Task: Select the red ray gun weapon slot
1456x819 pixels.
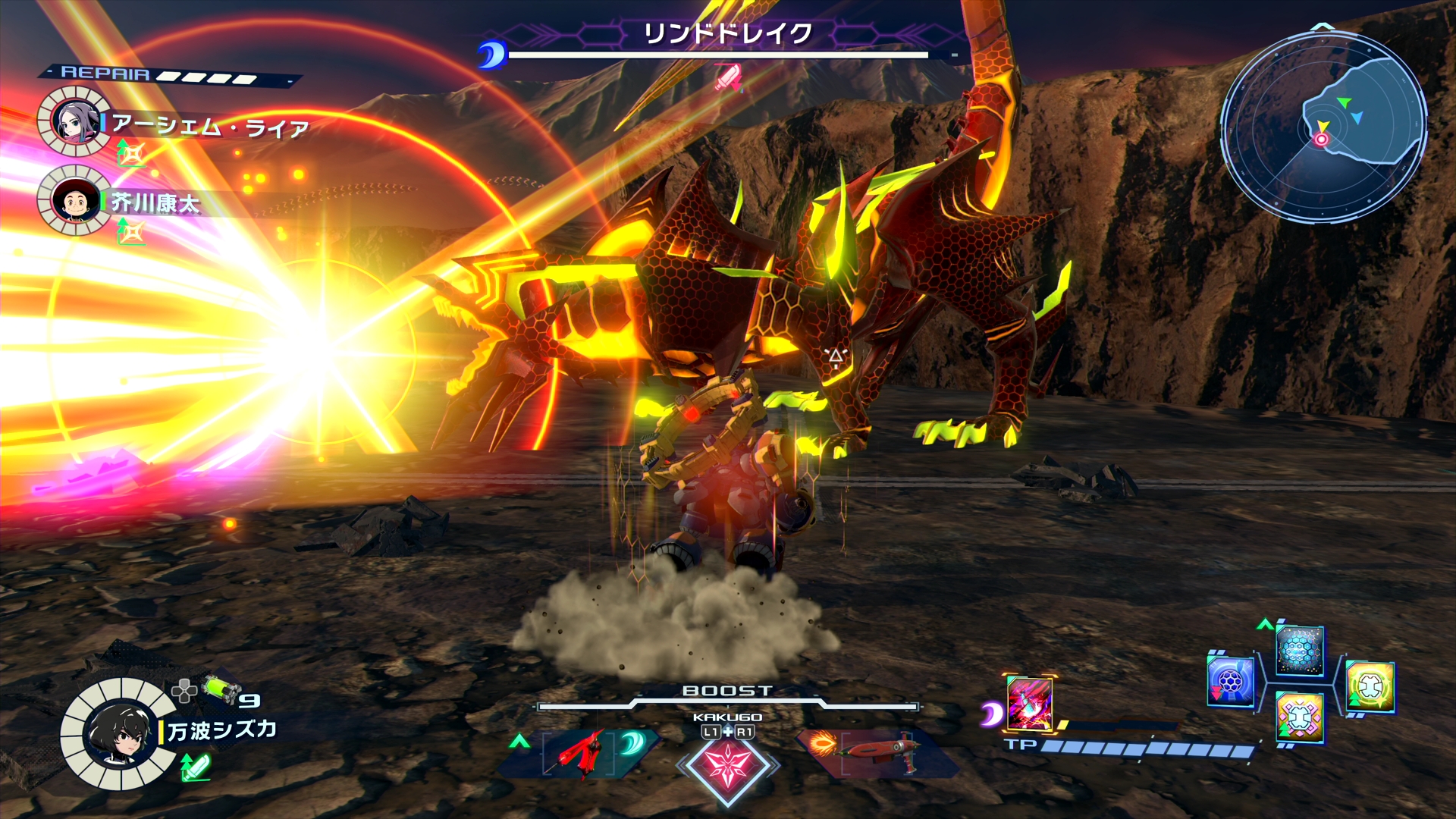Action: pyautogui.click(x=877, y=751)
